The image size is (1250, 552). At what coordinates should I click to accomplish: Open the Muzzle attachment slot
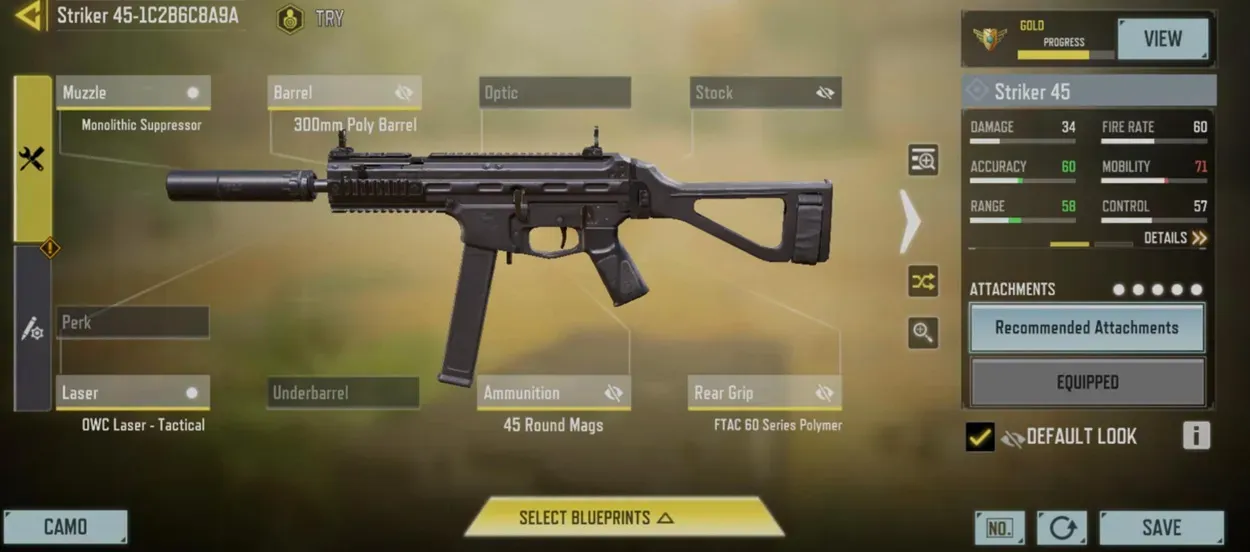click(x=133, y=92)
